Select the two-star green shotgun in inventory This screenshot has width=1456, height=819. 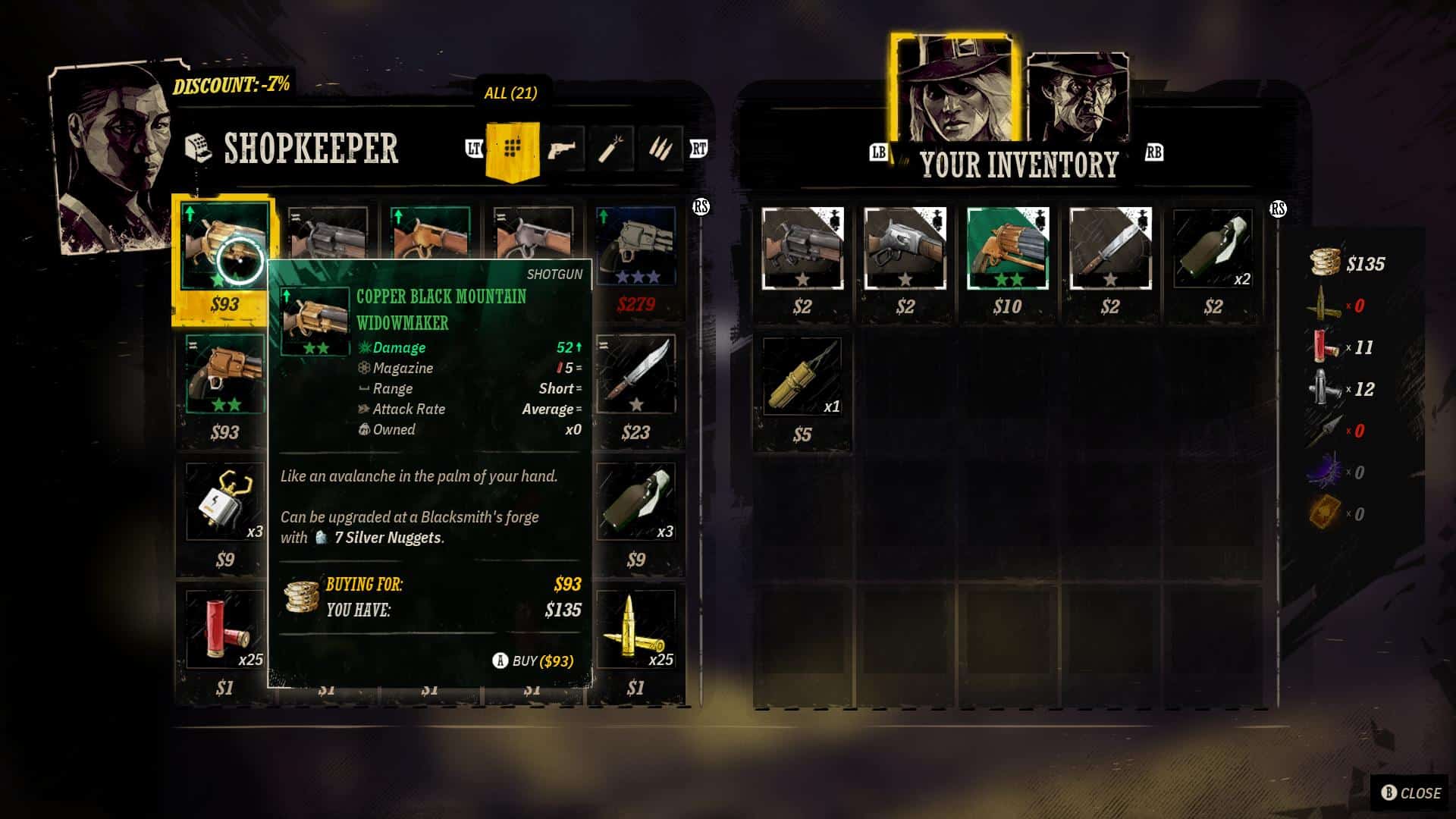tap(1007, 248)
